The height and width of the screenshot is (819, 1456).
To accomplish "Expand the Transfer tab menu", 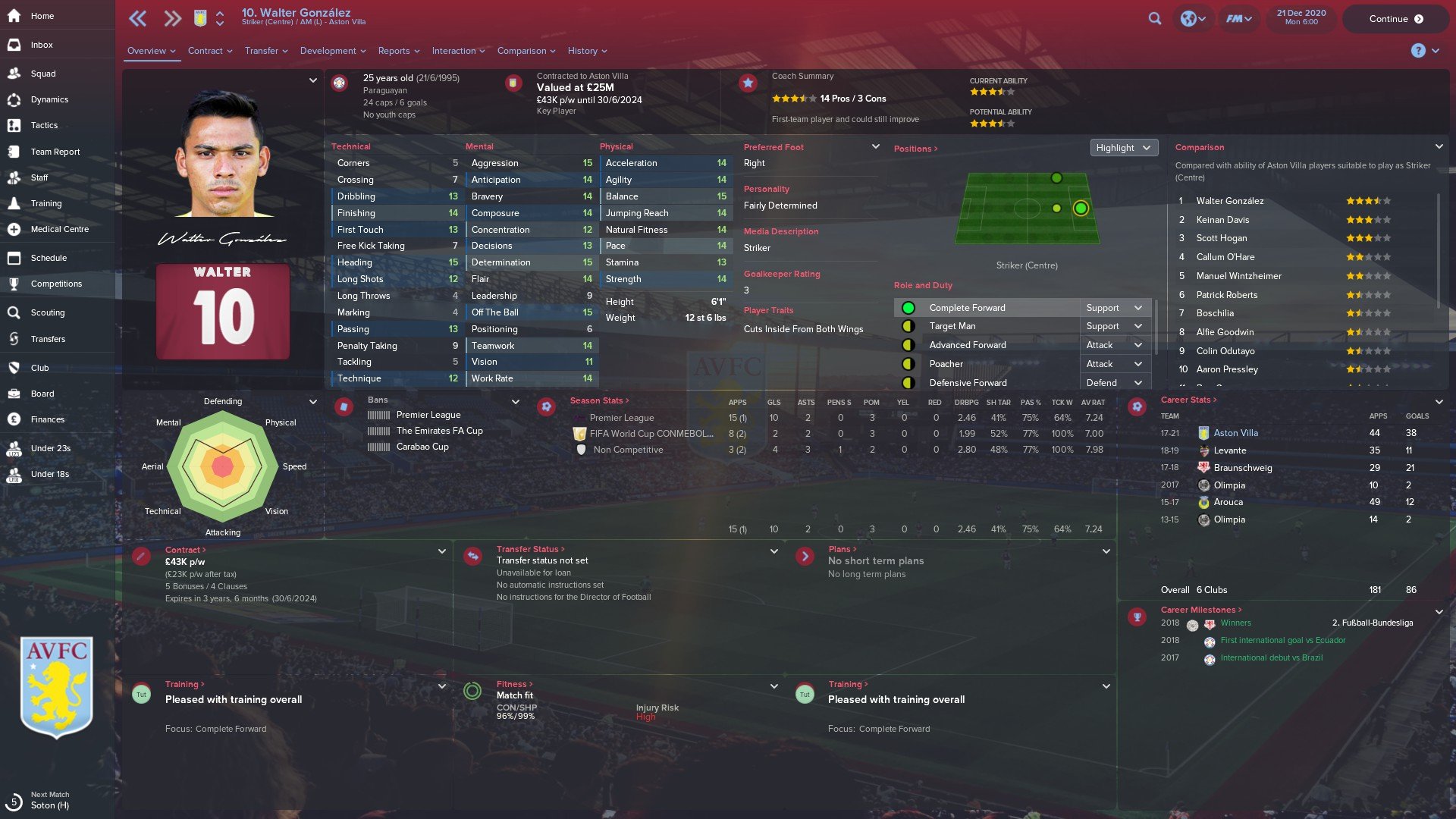I will [266, 51].
